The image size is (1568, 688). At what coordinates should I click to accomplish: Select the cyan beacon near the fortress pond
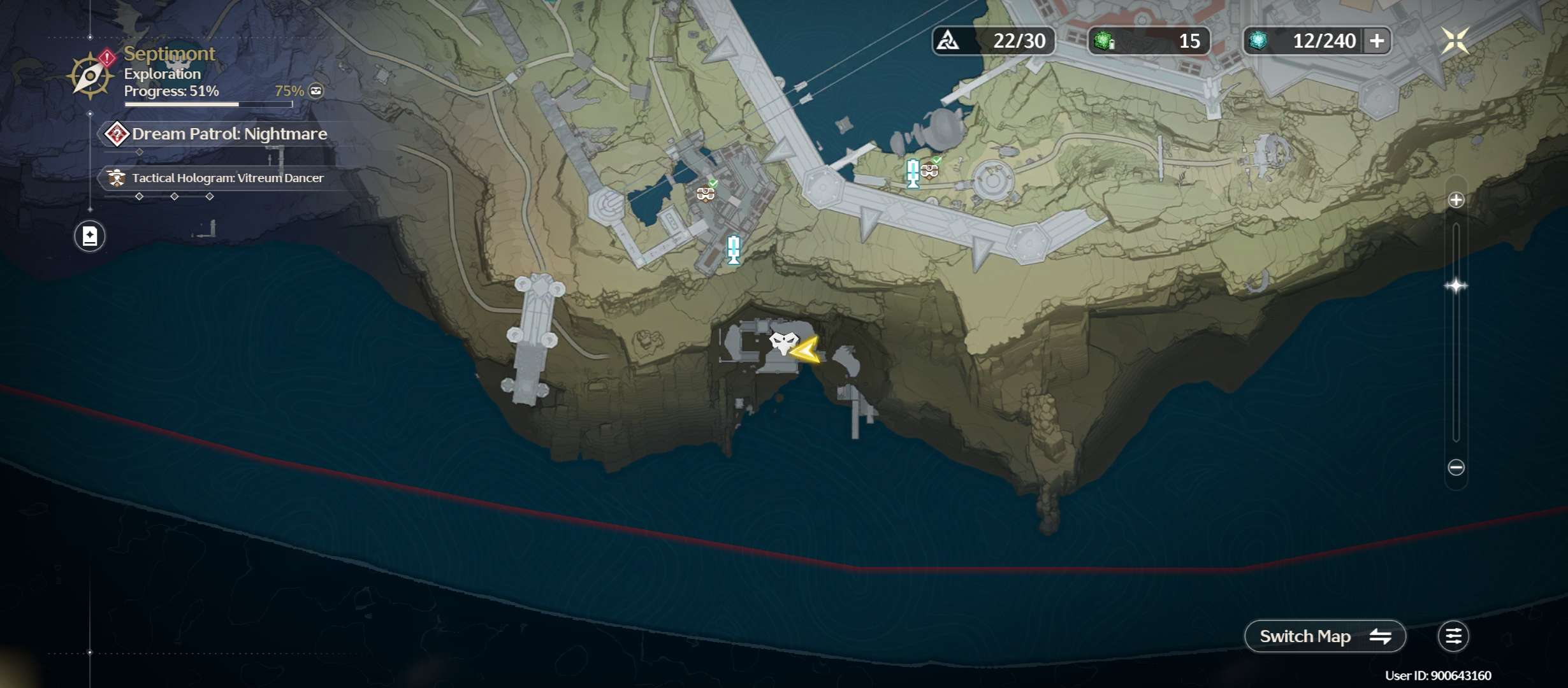tap(734, 250)
